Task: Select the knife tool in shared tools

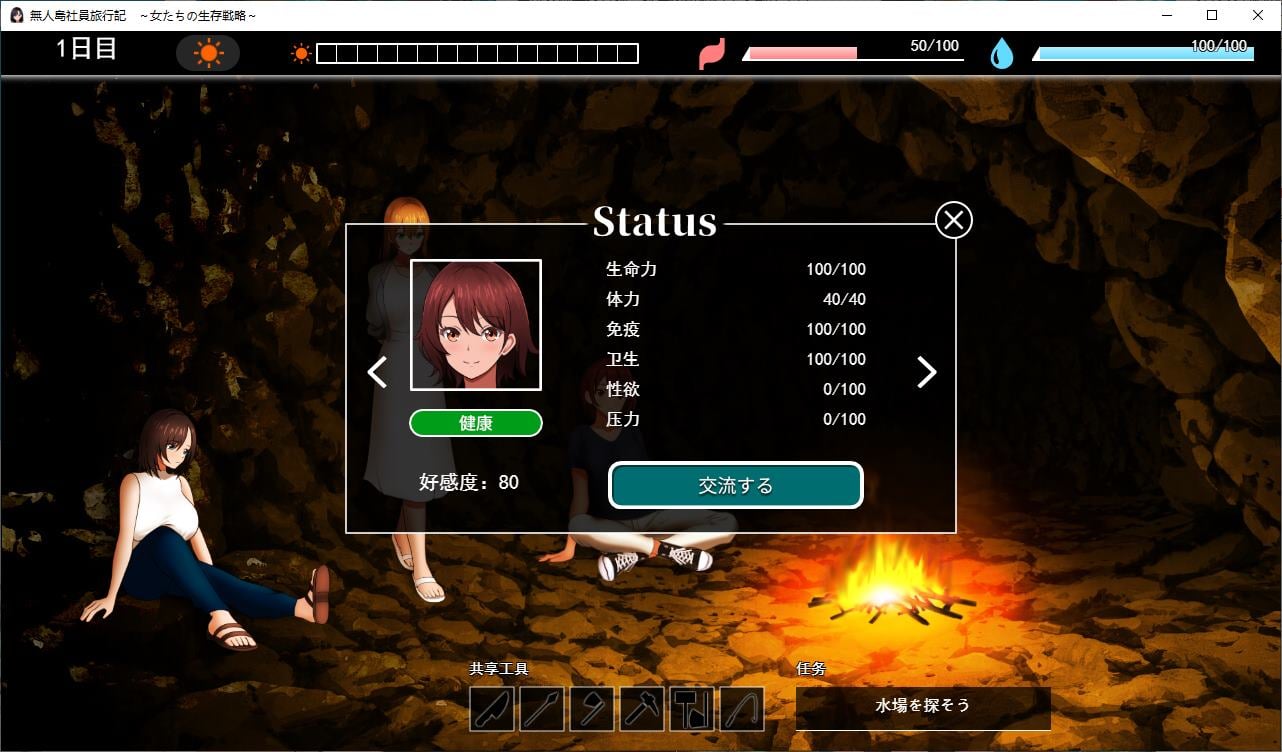Action: click(x=491, y=710)
